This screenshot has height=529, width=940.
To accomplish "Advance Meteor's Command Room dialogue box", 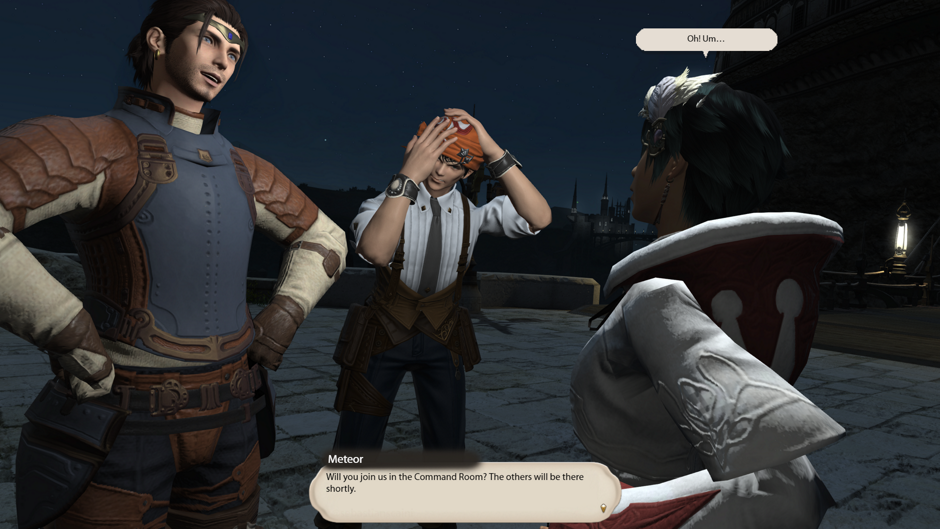I will click(x=464, y=490).
